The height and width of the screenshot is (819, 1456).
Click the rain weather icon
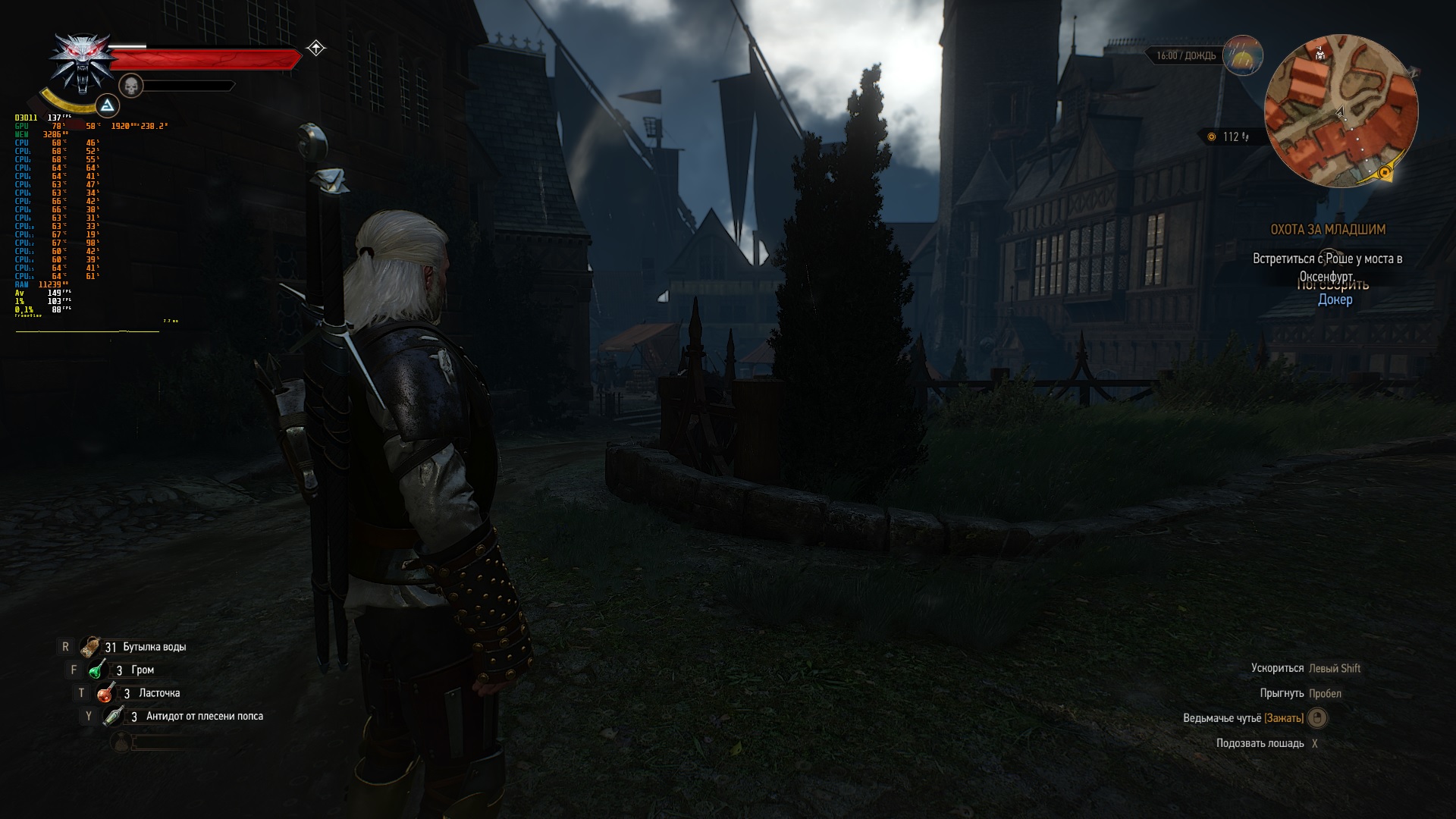[x=1243, y=55]
